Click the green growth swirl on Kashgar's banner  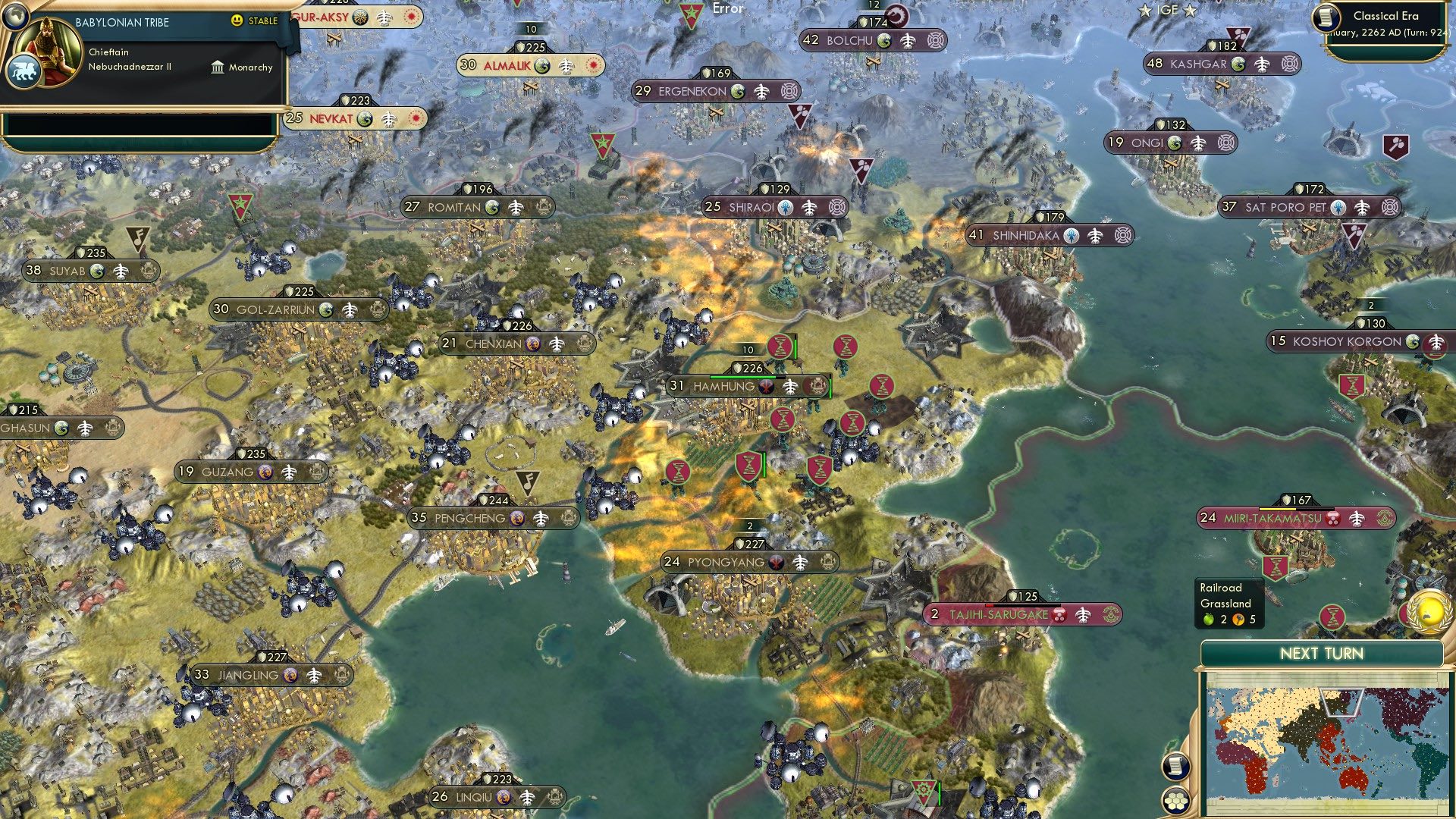pos(1238,64)
